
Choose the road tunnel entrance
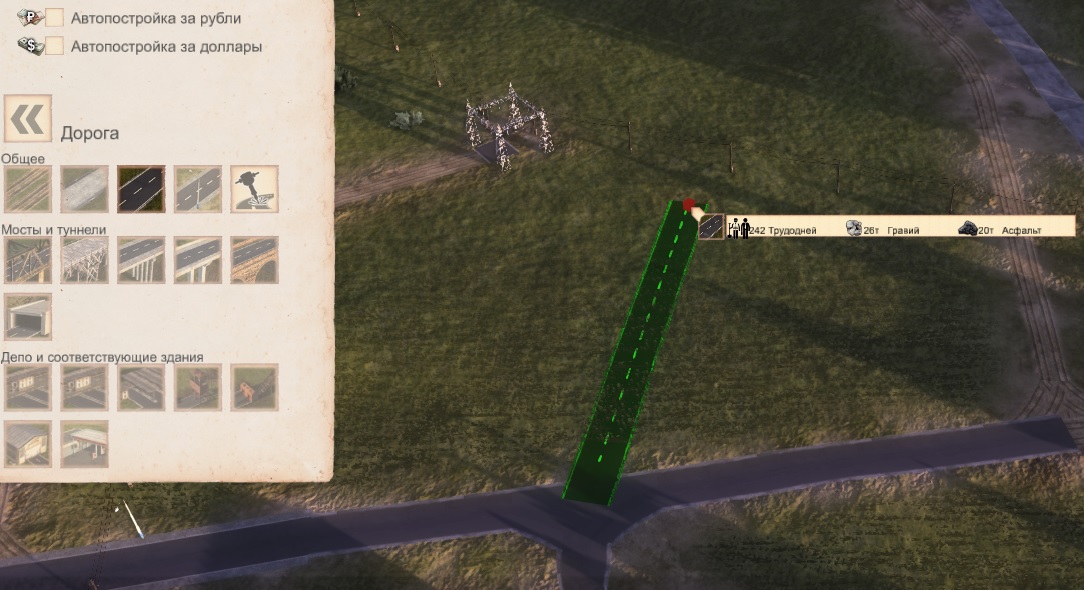pyautogui.click(x=28, y=316)
